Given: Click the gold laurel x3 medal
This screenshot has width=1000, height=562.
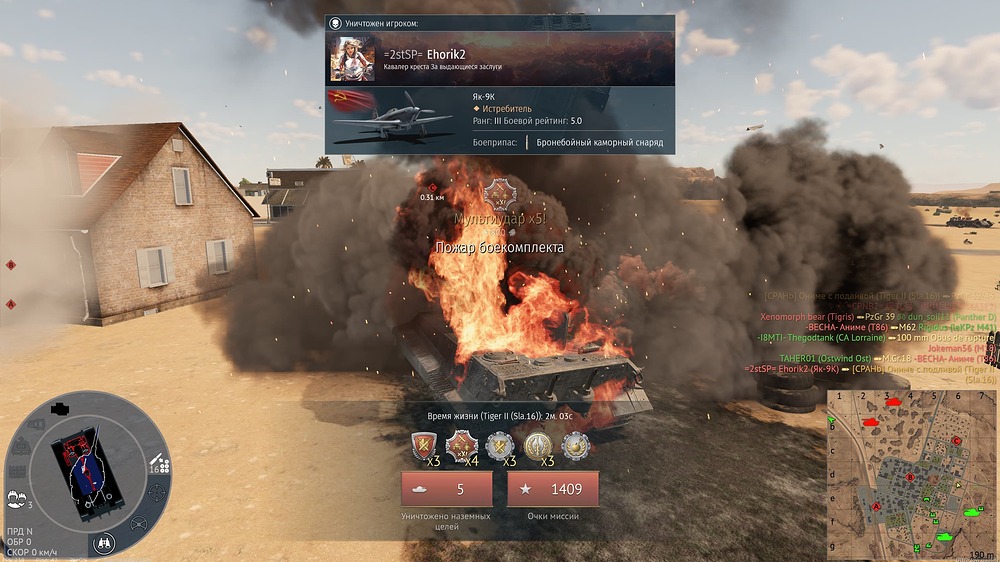Looking at the screenshot, I should click(539, 445).
